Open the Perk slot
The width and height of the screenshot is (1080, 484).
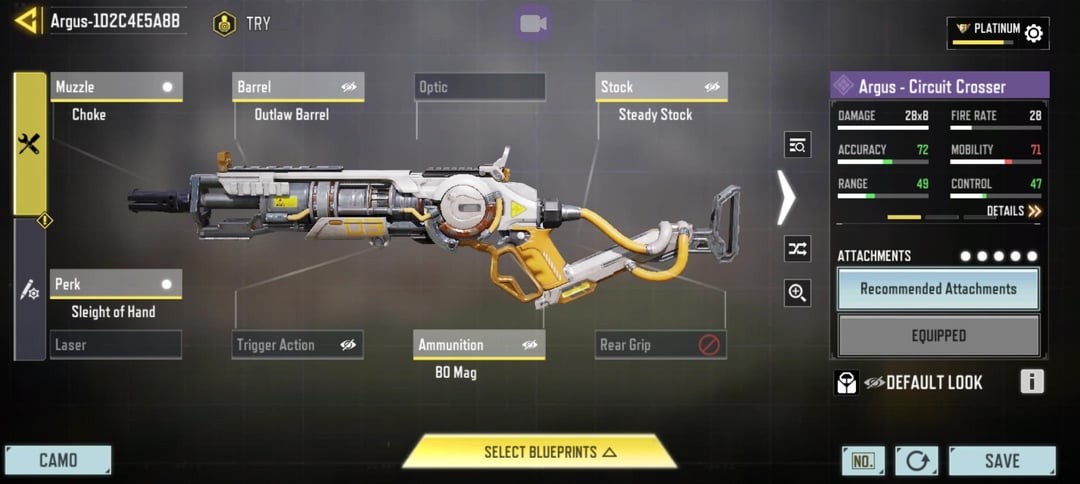pyautogui.click(x=116, y=284)
